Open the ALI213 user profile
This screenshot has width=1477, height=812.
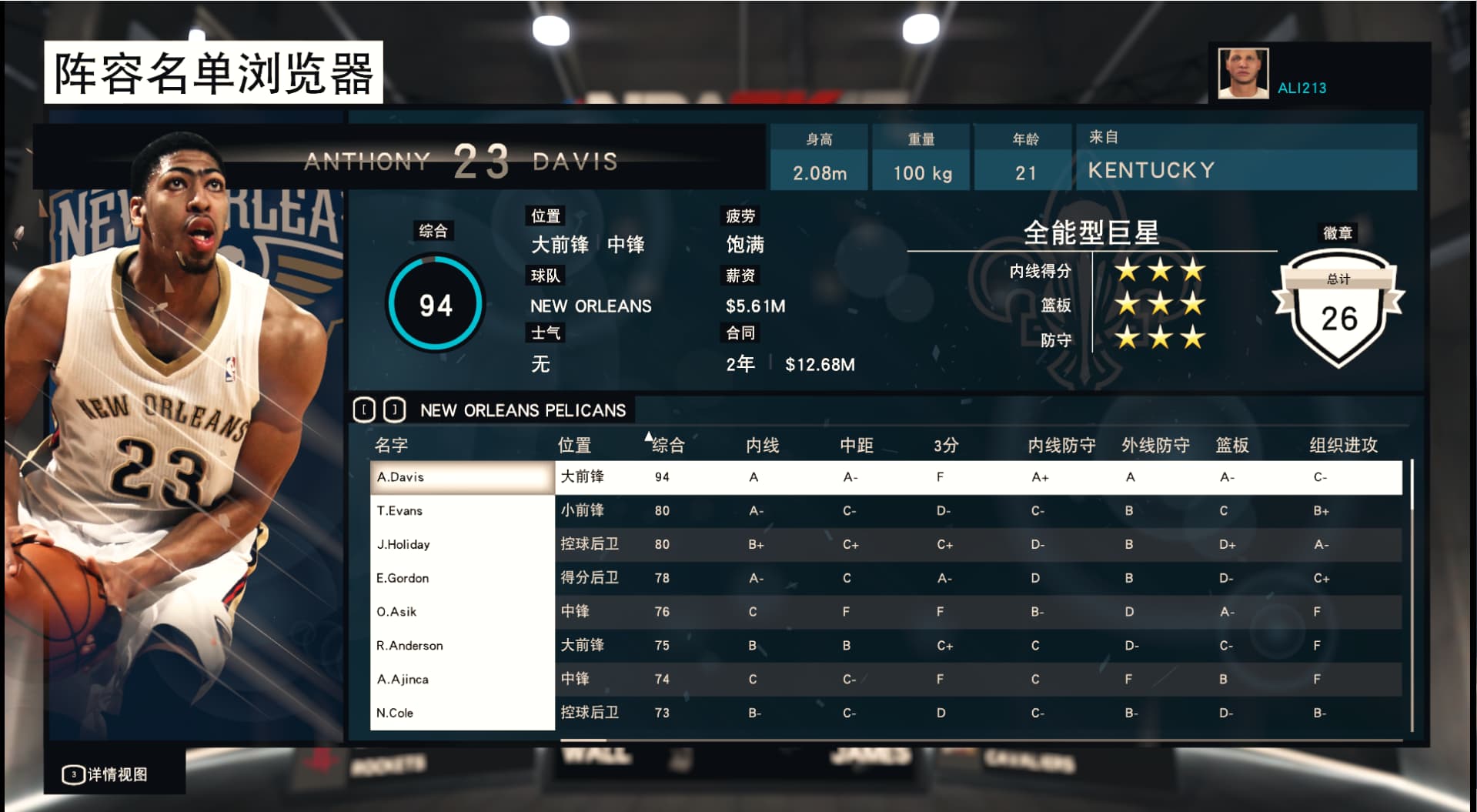pyautogui.click(x=1302, y=88)
